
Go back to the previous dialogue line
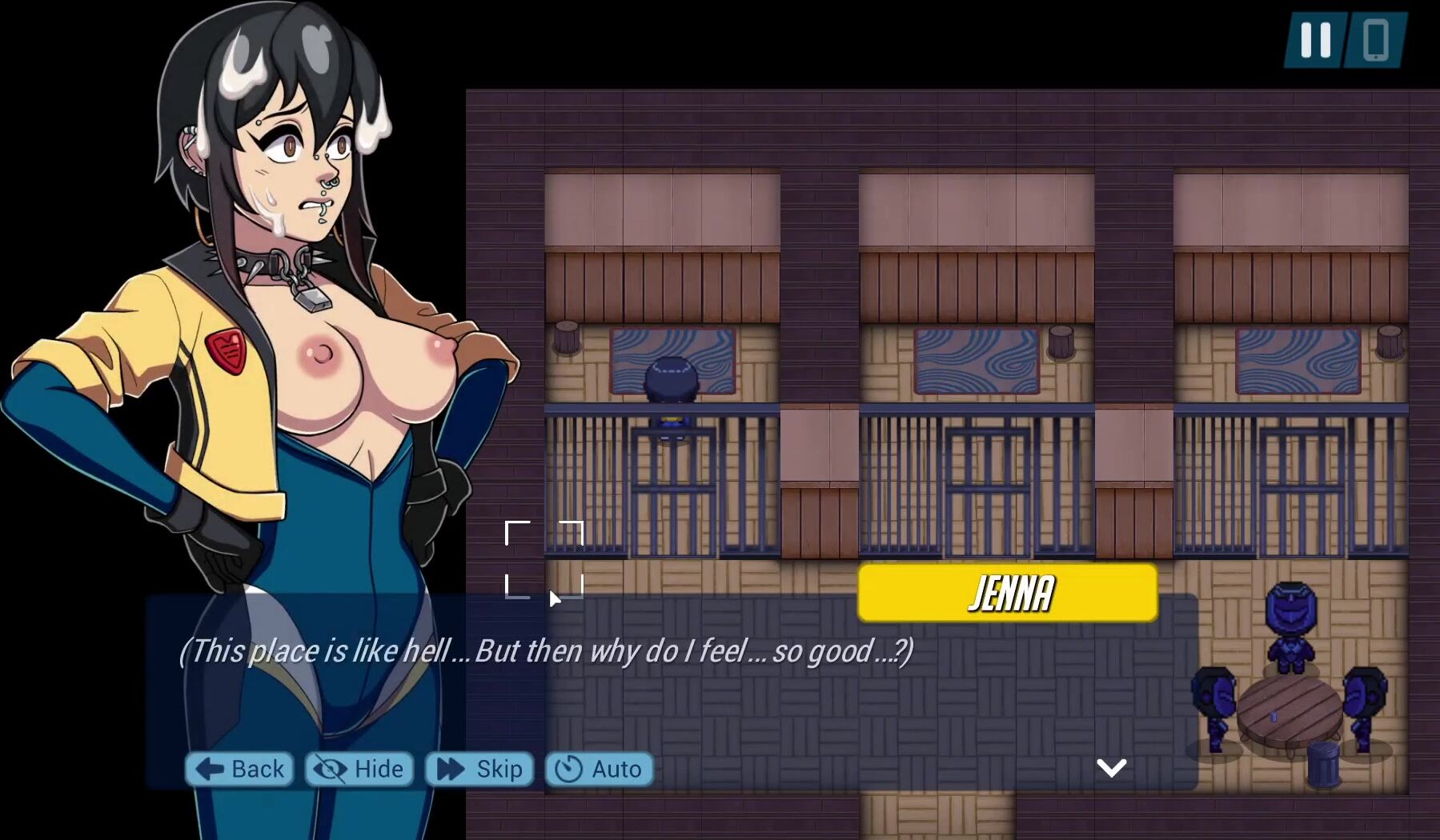239,769
